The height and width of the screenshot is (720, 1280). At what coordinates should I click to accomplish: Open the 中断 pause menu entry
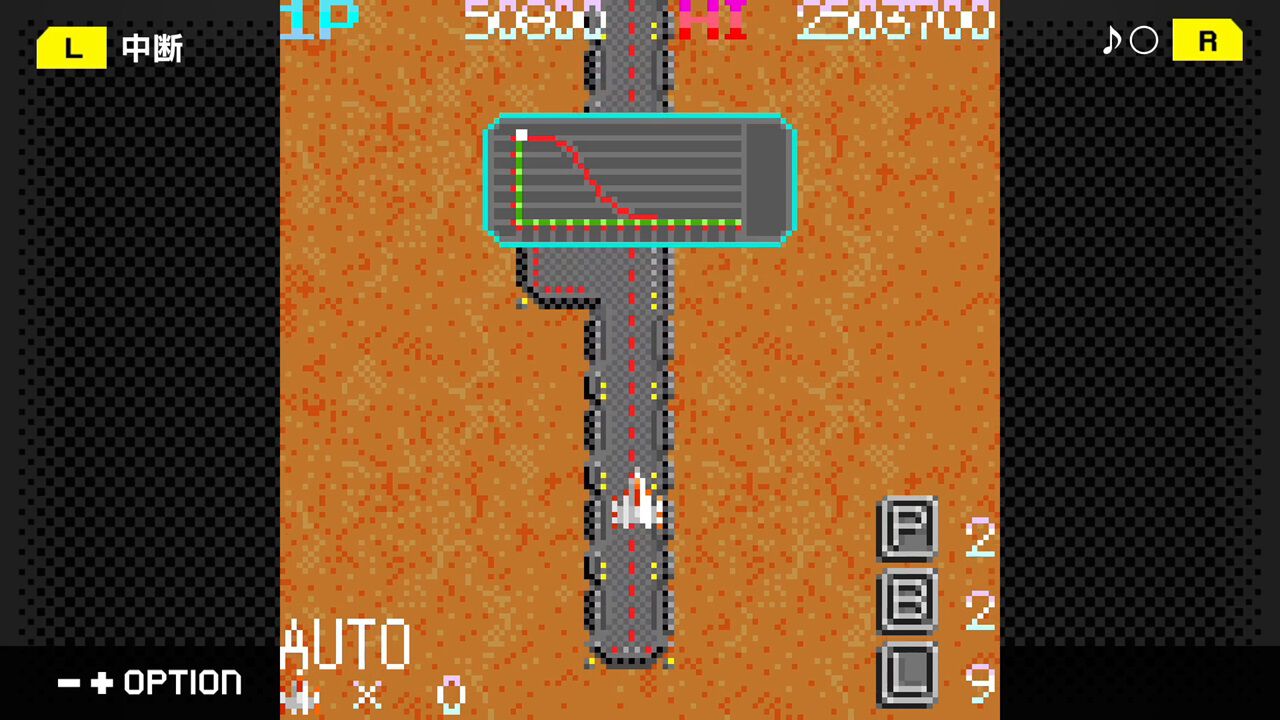pos(150,47)
